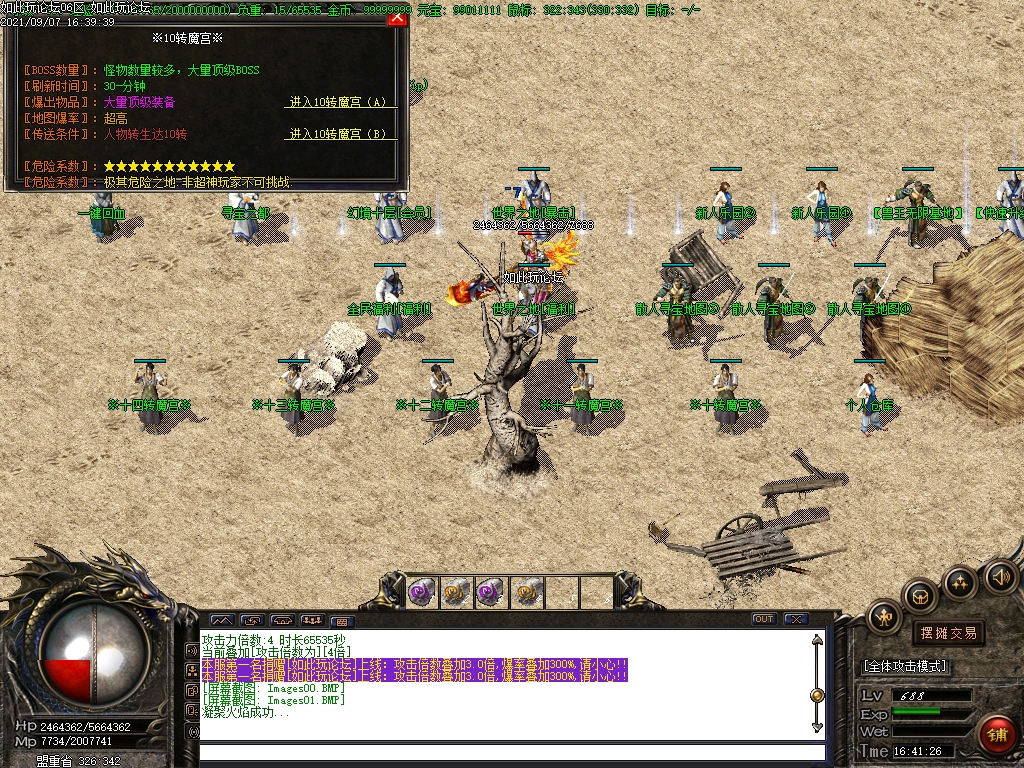
Task: Close the 10转魔宫 dialog with the red X
Action: pos(398,17)
